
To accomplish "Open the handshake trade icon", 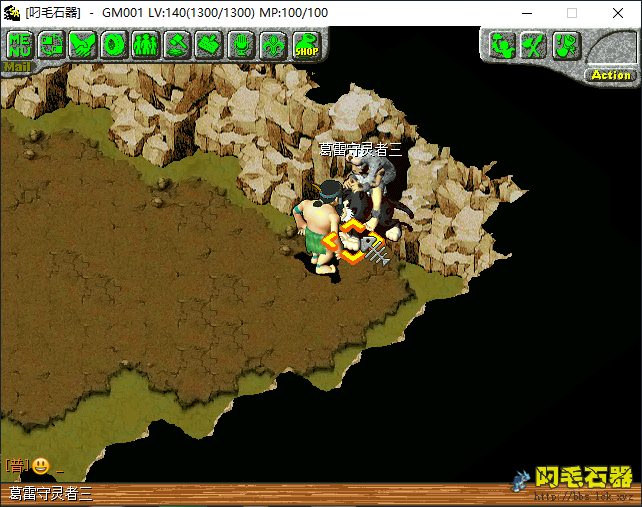I will pyautogui.click(x=82, y=44).
